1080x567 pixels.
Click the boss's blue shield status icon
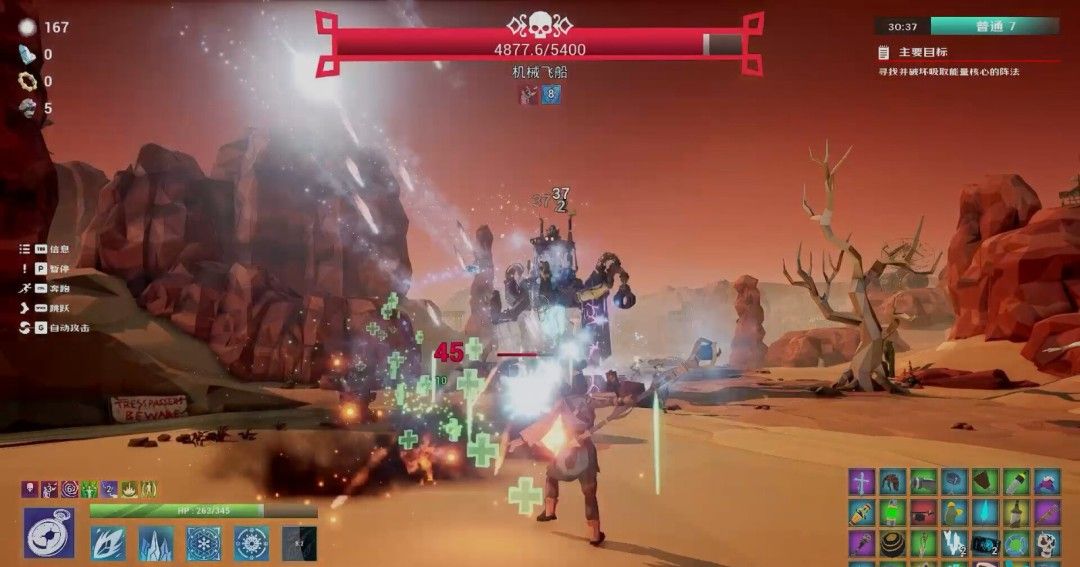click(x=551, y=95)
